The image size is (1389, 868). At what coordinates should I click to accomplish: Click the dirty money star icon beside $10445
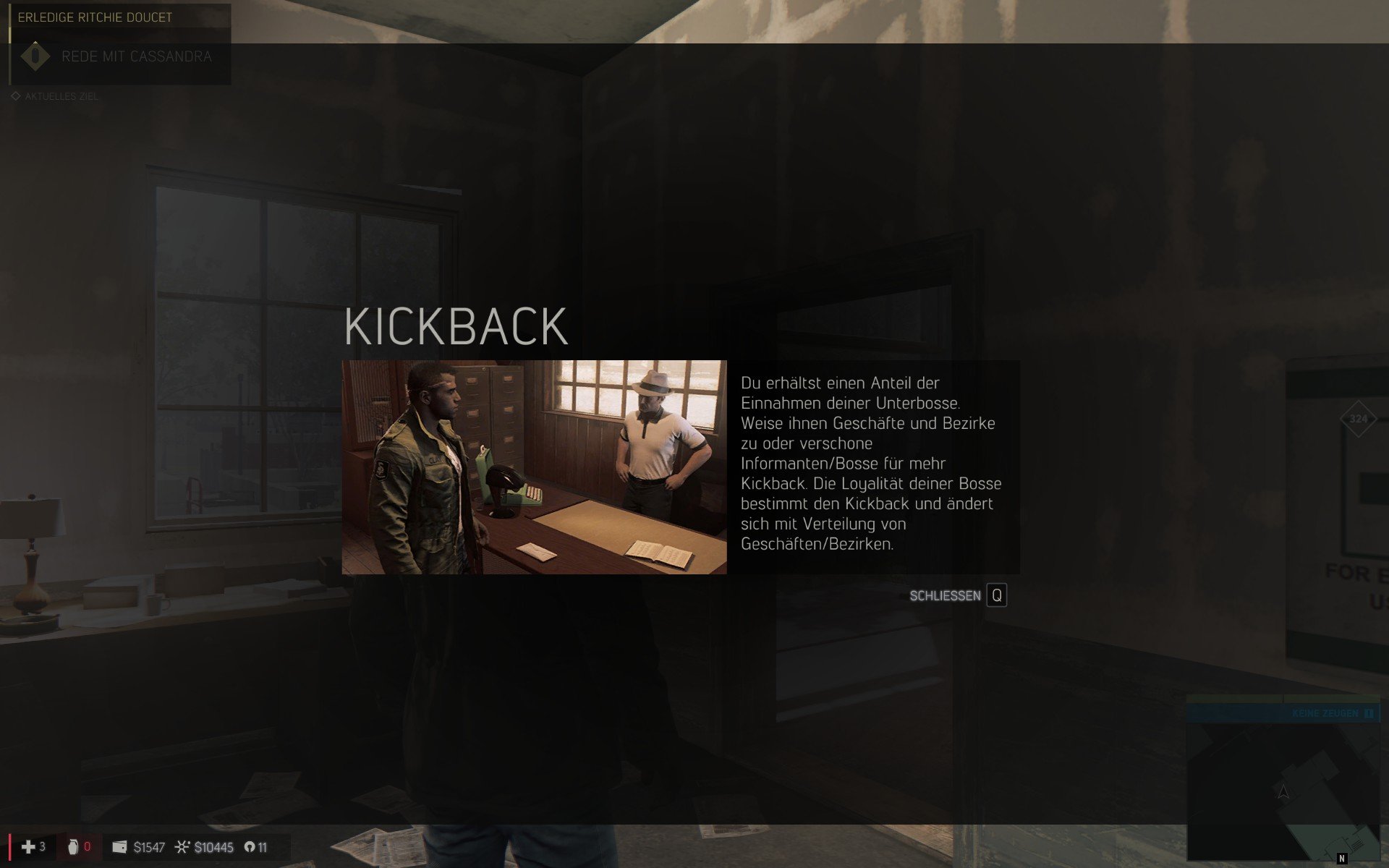point(183,846)
